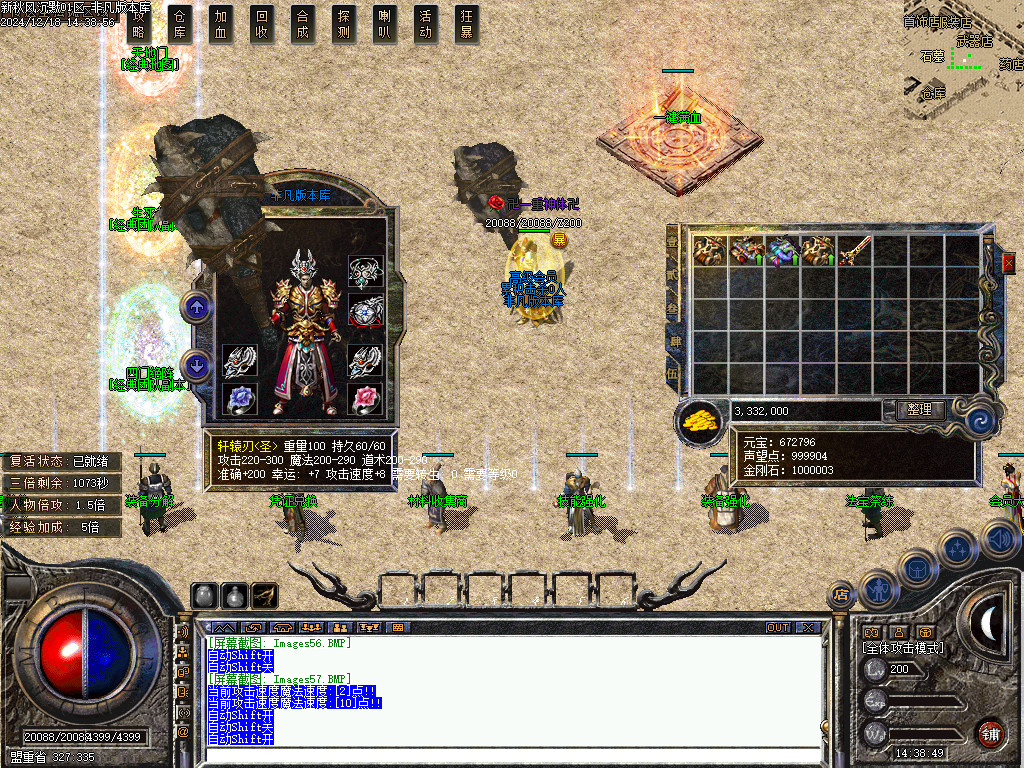The width and height of the screenshot is (1024, 768).
Task: Select the red sword in the bag
Action: (855, 251)
